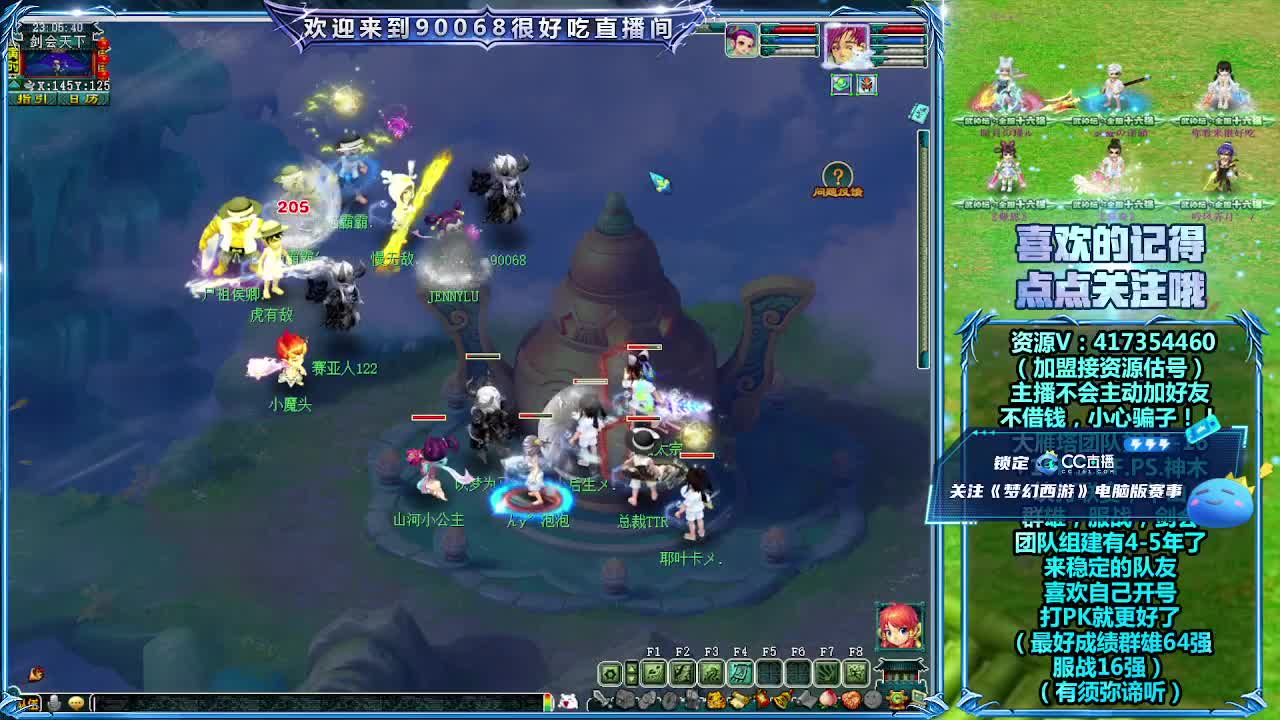This screenshot has width=1280, height=720.
Task: Adjust the volume level bar right of the chat input
Action: [548, 701]
